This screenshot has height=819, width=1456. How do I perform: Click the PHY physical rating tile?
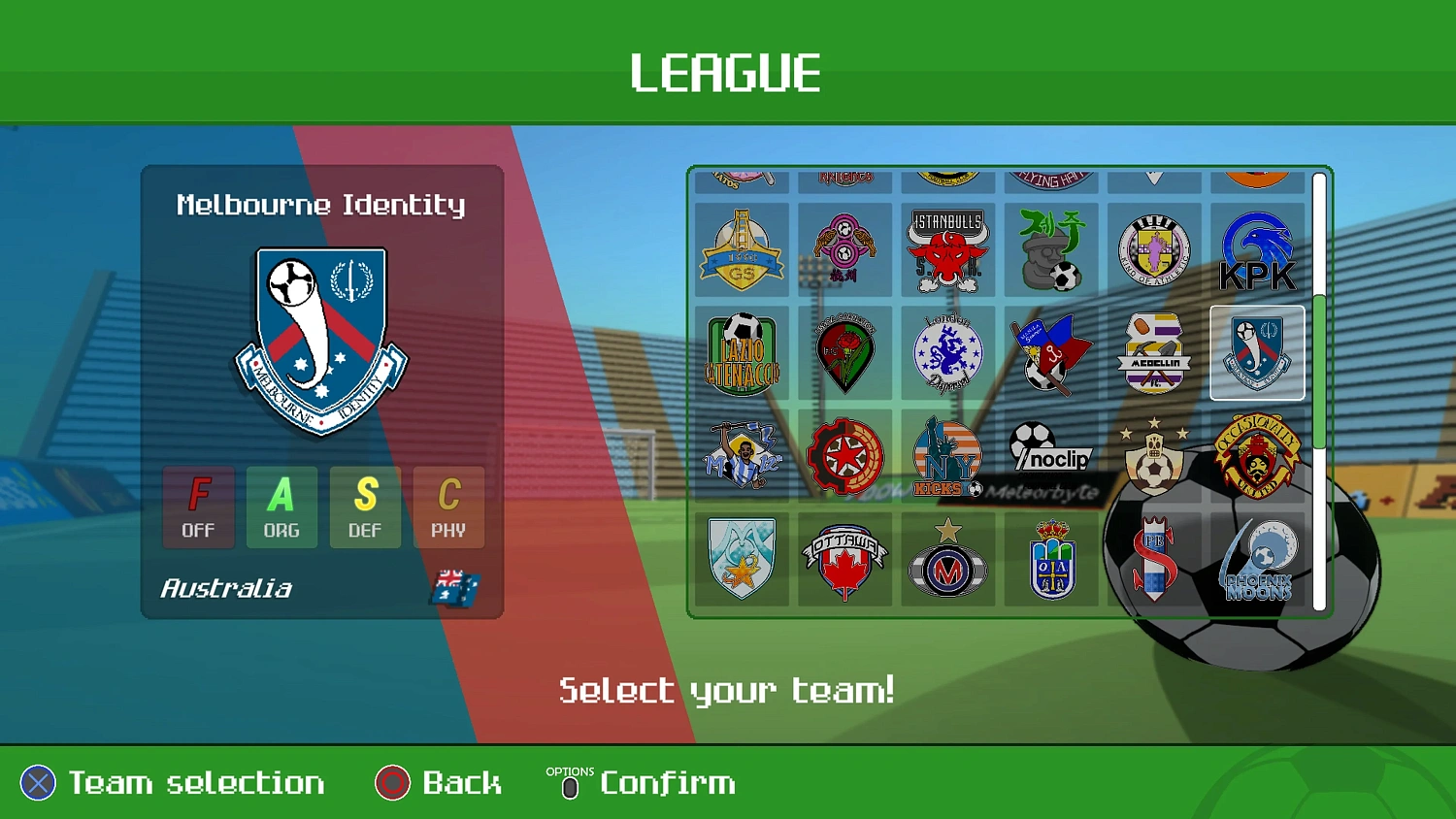pos(448,507)
